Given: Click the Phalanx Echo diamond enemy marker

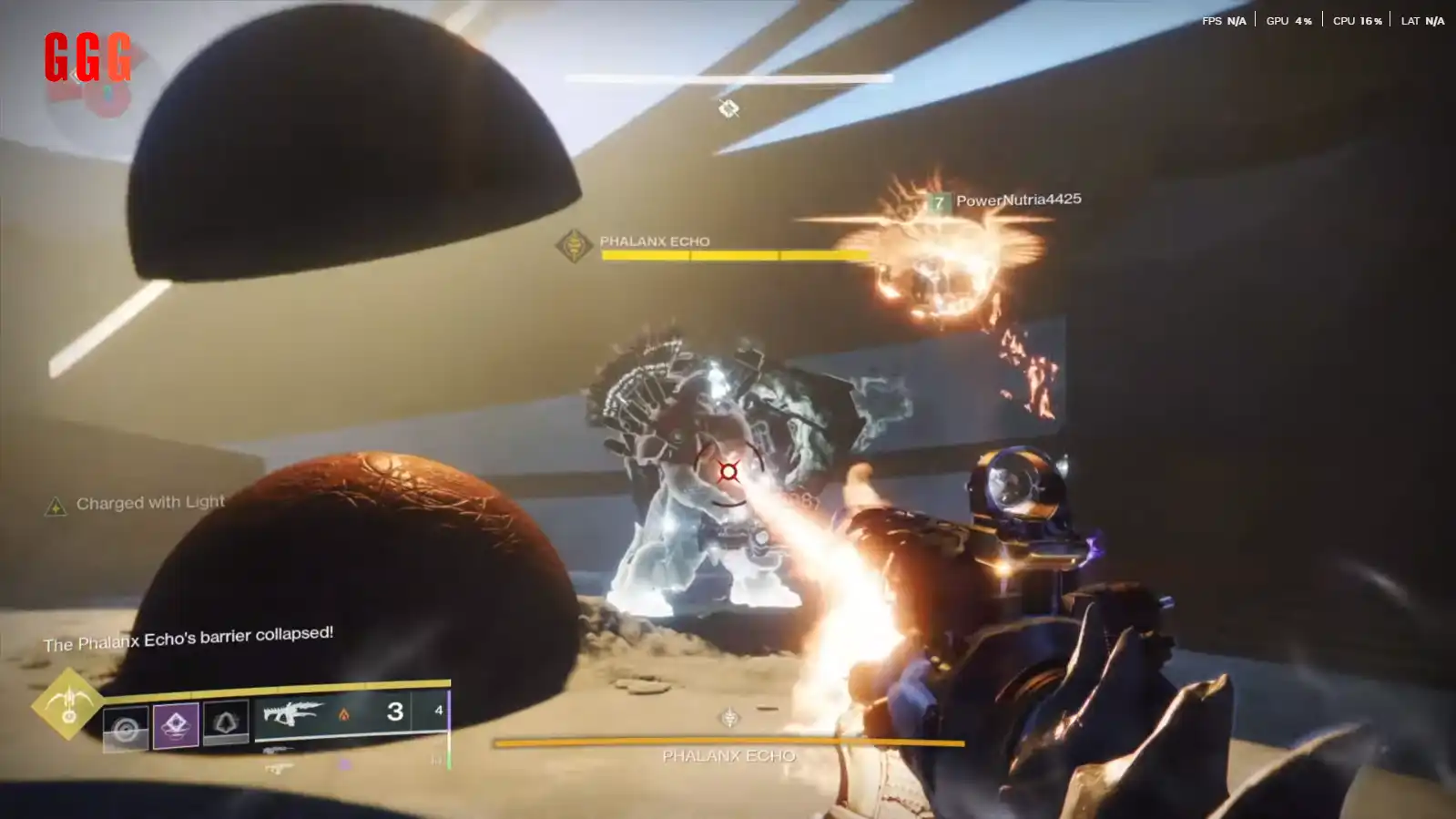Looking at the screenshot, I should point(574,245).
